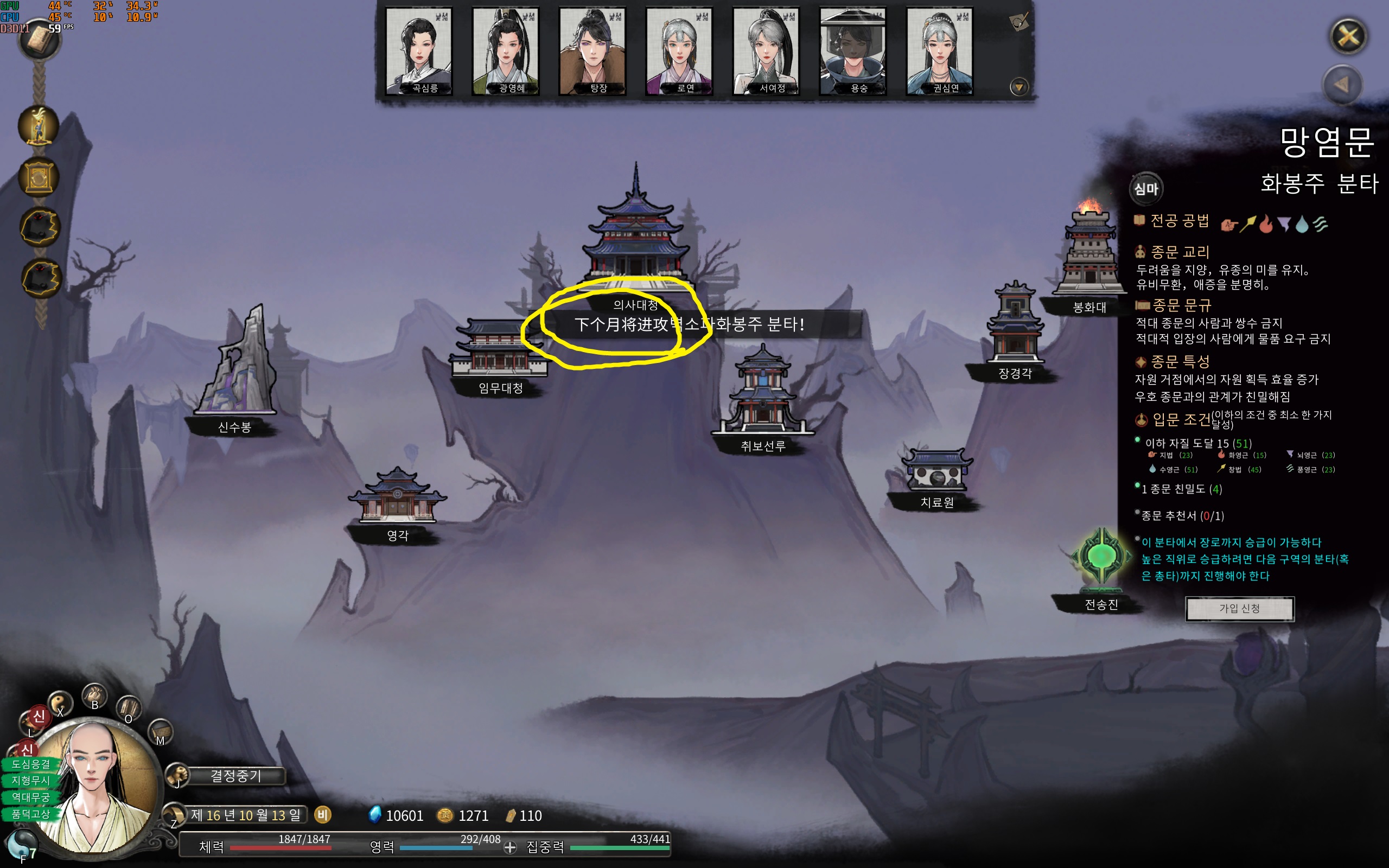
Task: Go back with the left arrow button
Action: tap(1342, 86)
